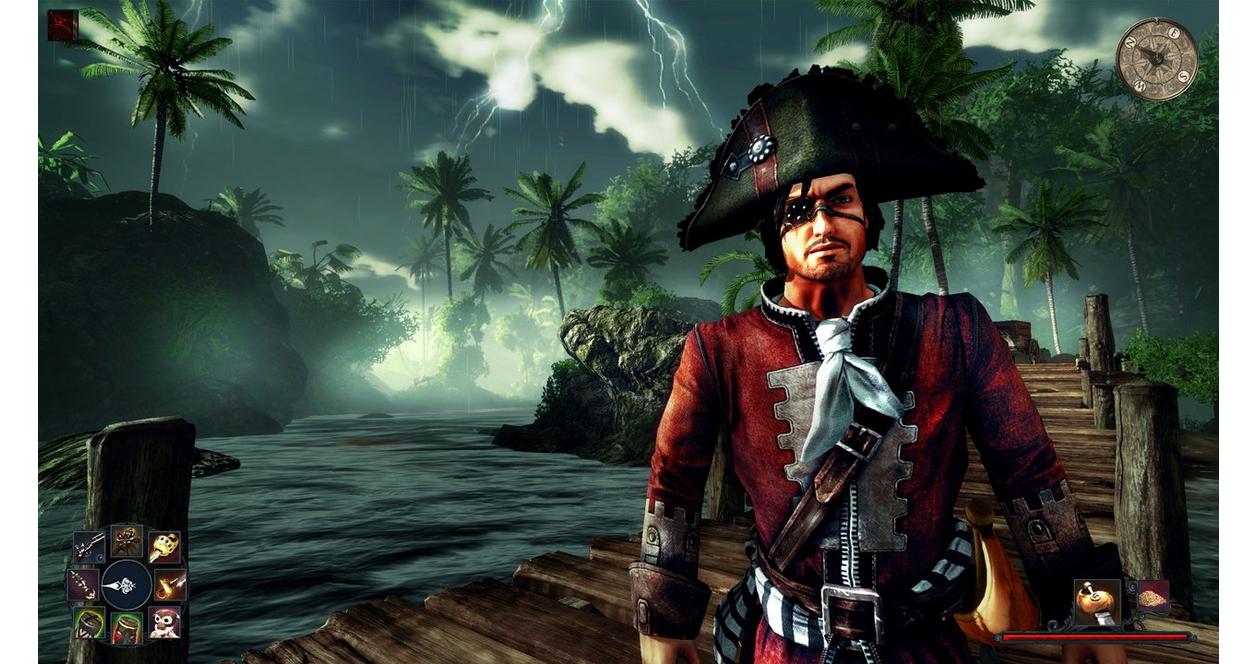Viewport: 1256px width, 664px height.
Task: Choose the voodoo doll quick slot
Action: click(126, 541)
